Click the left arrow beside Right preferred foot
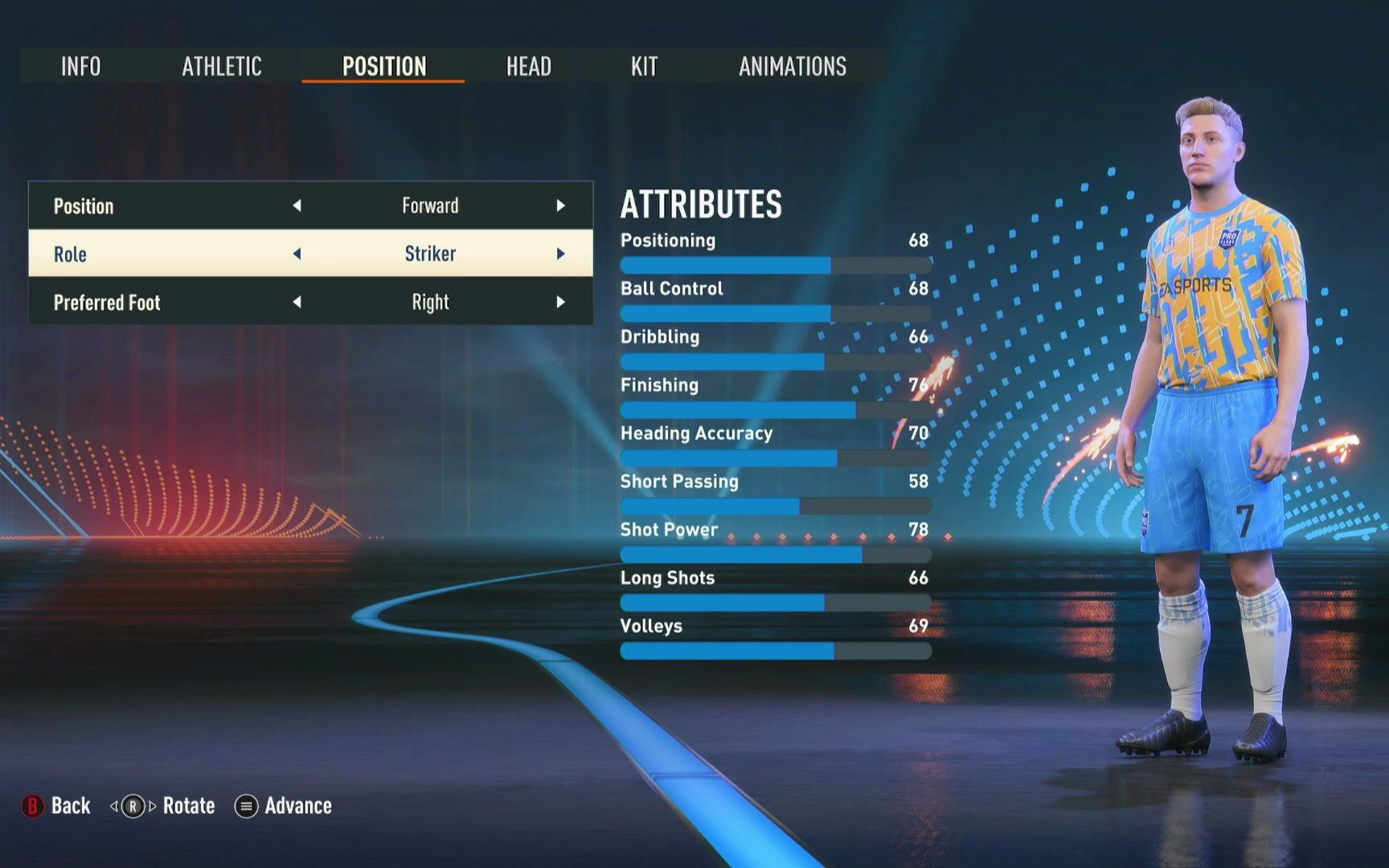 [x=297, y=303]
